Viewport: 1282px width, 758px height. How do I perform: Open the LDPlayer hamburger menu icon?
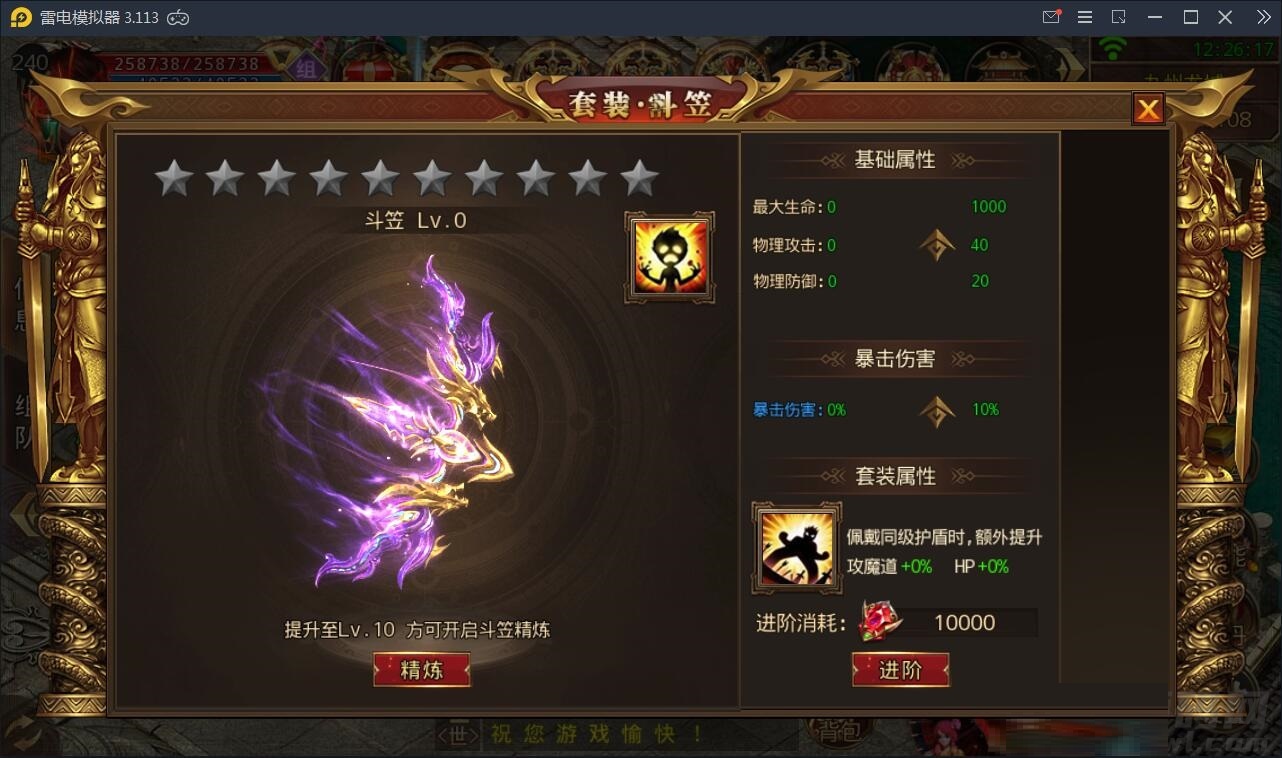coord(1085,16)
